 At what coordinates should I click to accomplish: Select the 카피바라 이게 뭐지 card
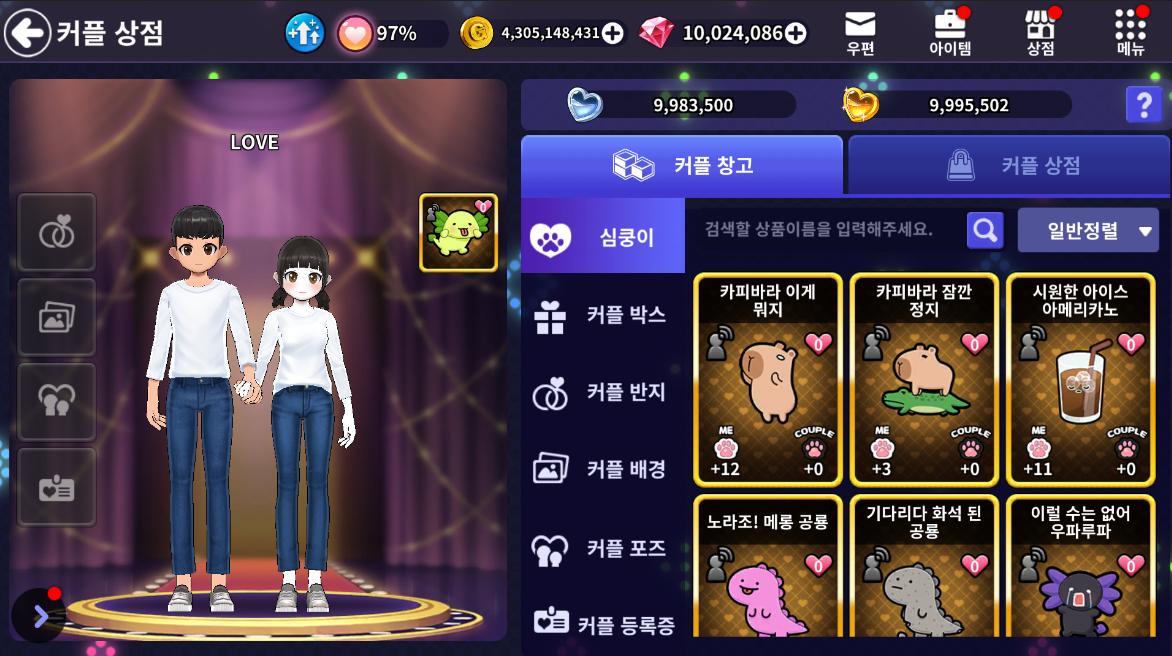click(x=768, y=379)
